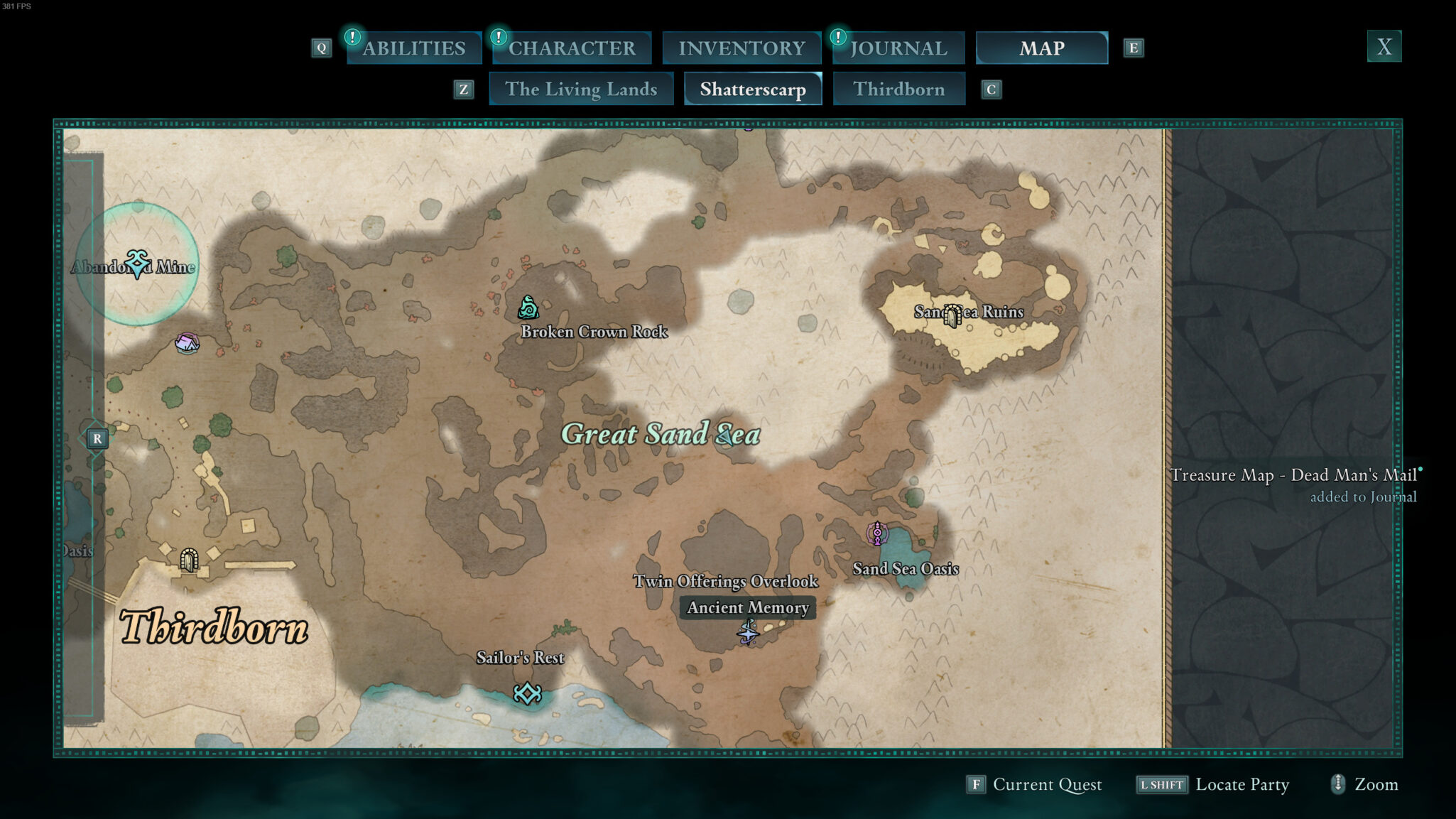
Task: Open the Inventory tab
Action: coord(741,48)
